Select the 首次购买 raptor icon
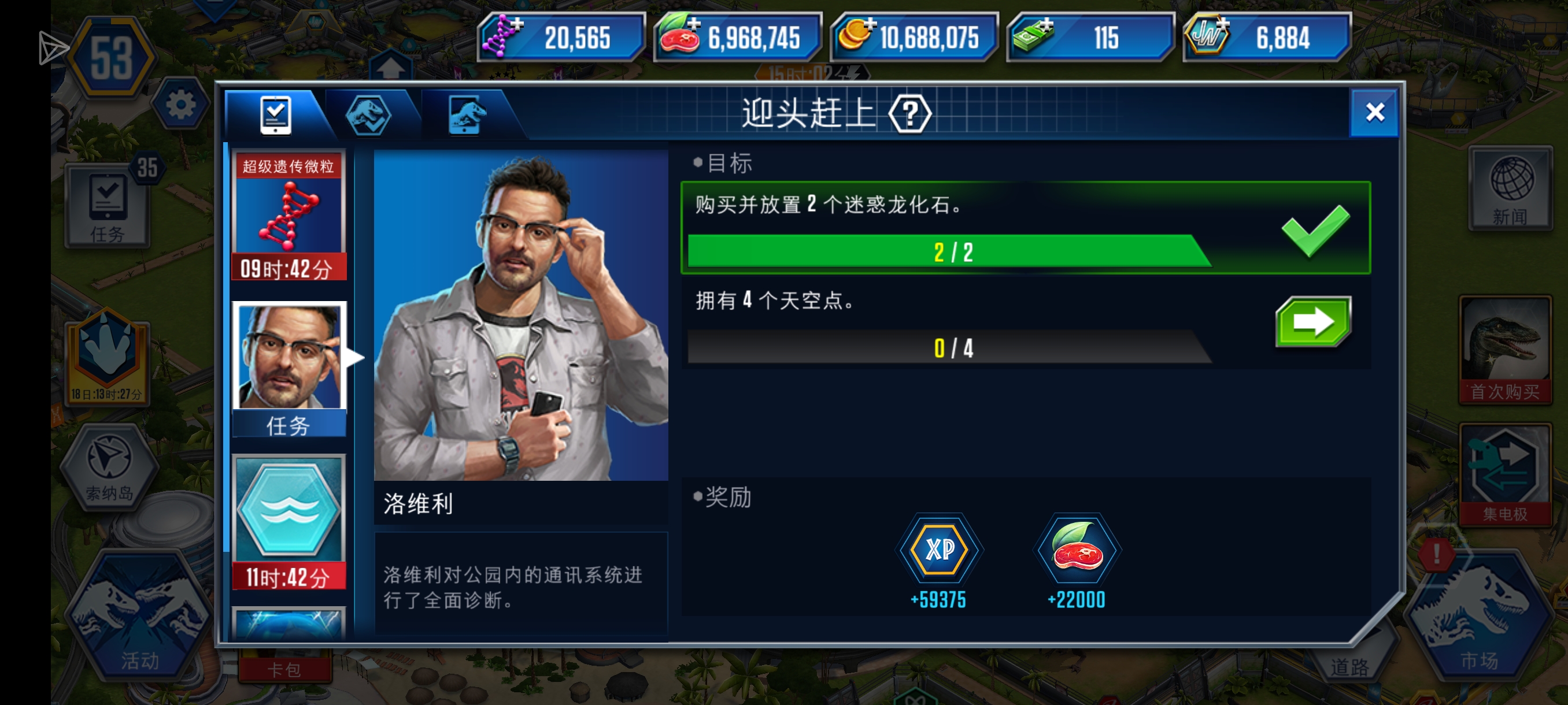This screenshot has height=705, width=1568. (1506, 347)
